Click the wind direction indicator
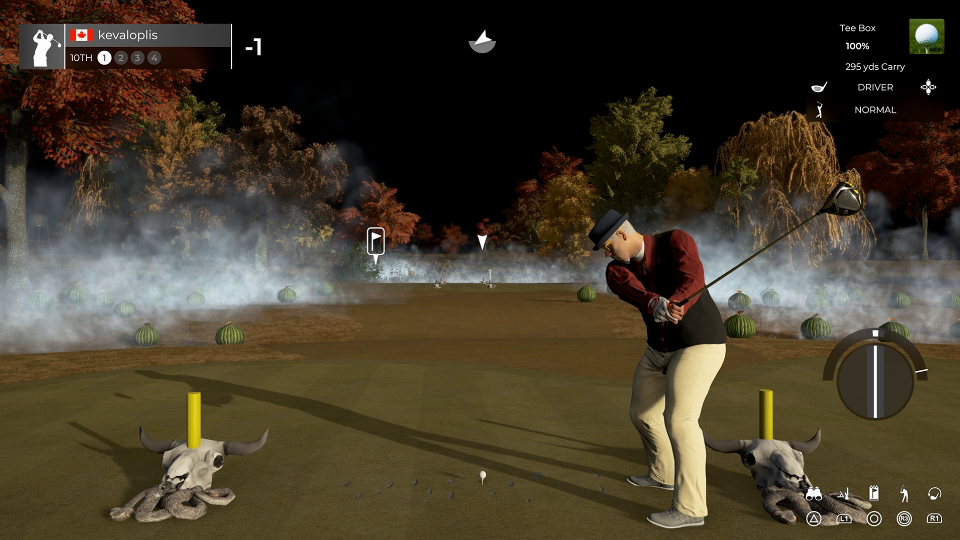This screenshot has width=960, height=540. tap(482, 42)
